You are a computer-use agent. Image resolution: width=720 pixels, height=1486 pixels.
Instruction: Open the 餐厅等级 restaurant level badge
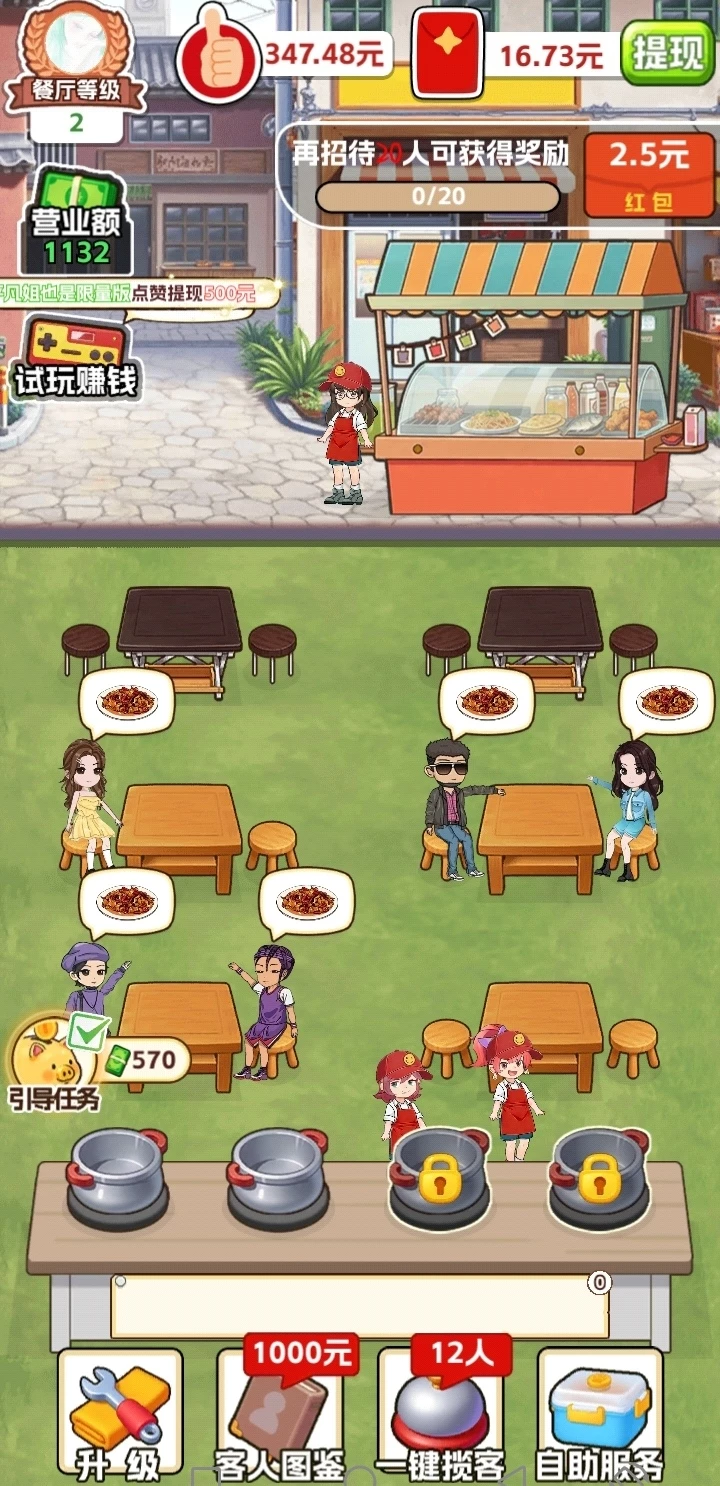(x=76, y=68)
